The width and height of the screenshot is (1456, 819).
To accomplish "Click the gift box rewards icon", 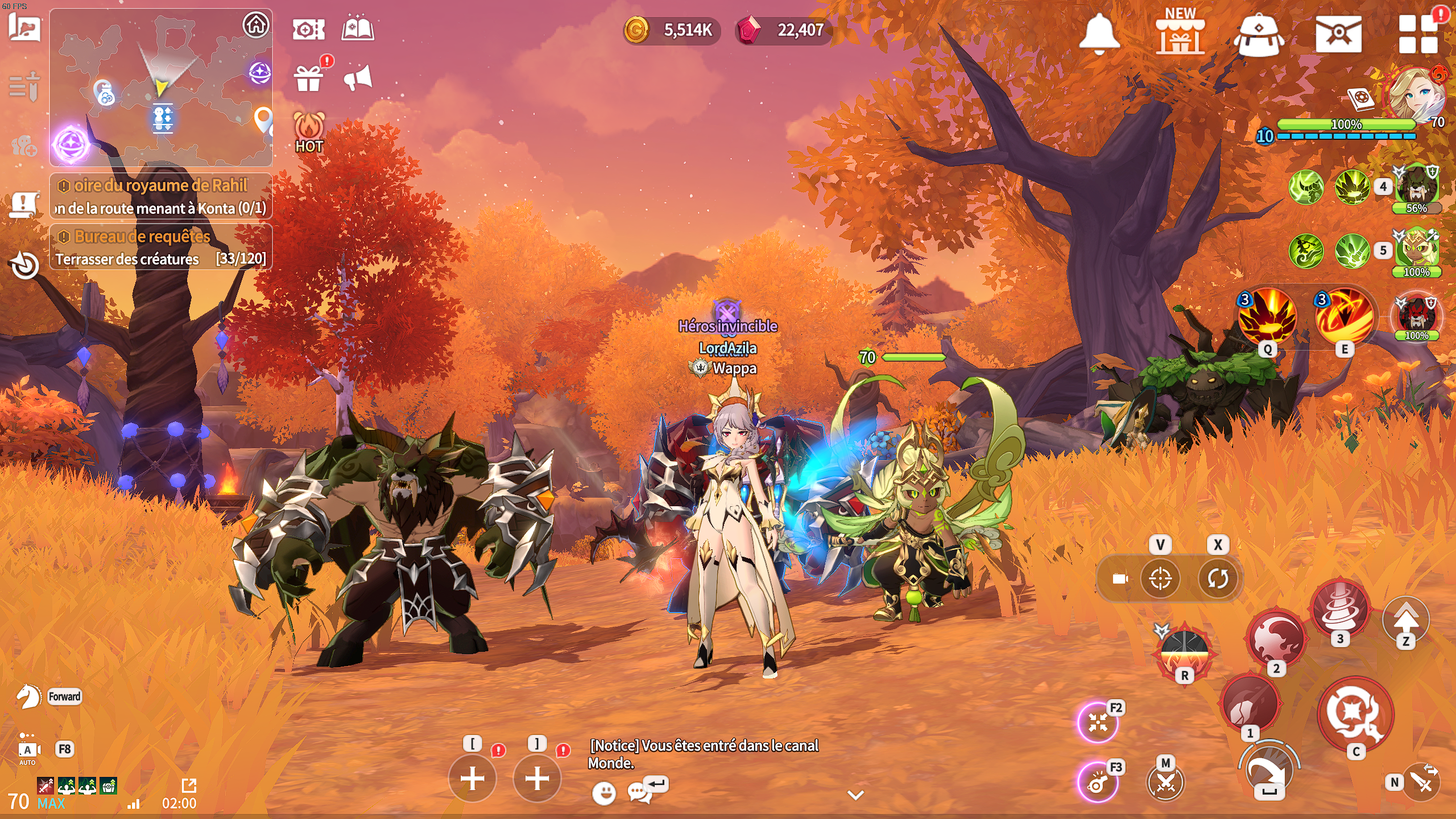I will pos(309,78).
